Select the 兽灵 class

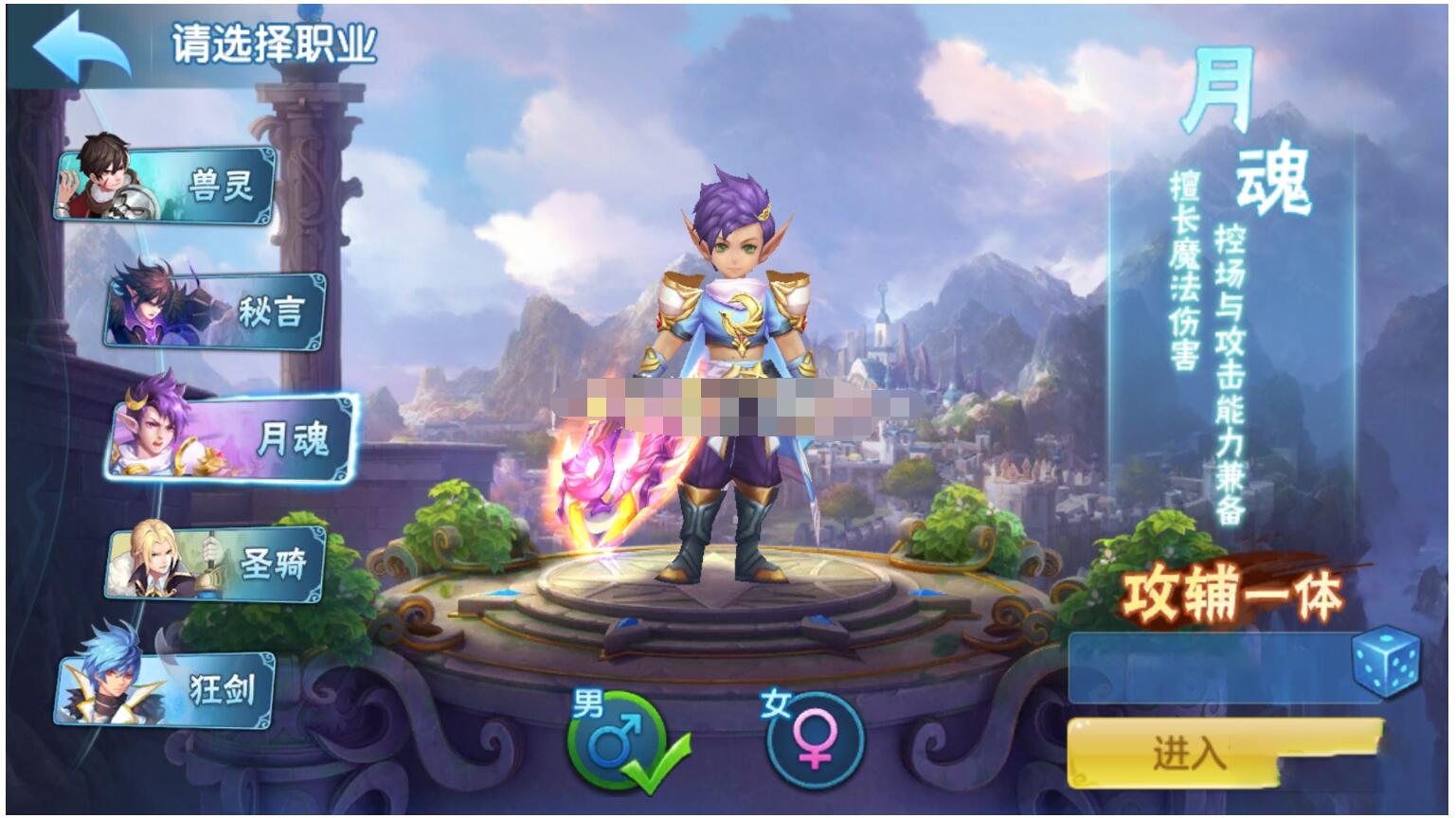pyautogui.click(x=167, y=183)
